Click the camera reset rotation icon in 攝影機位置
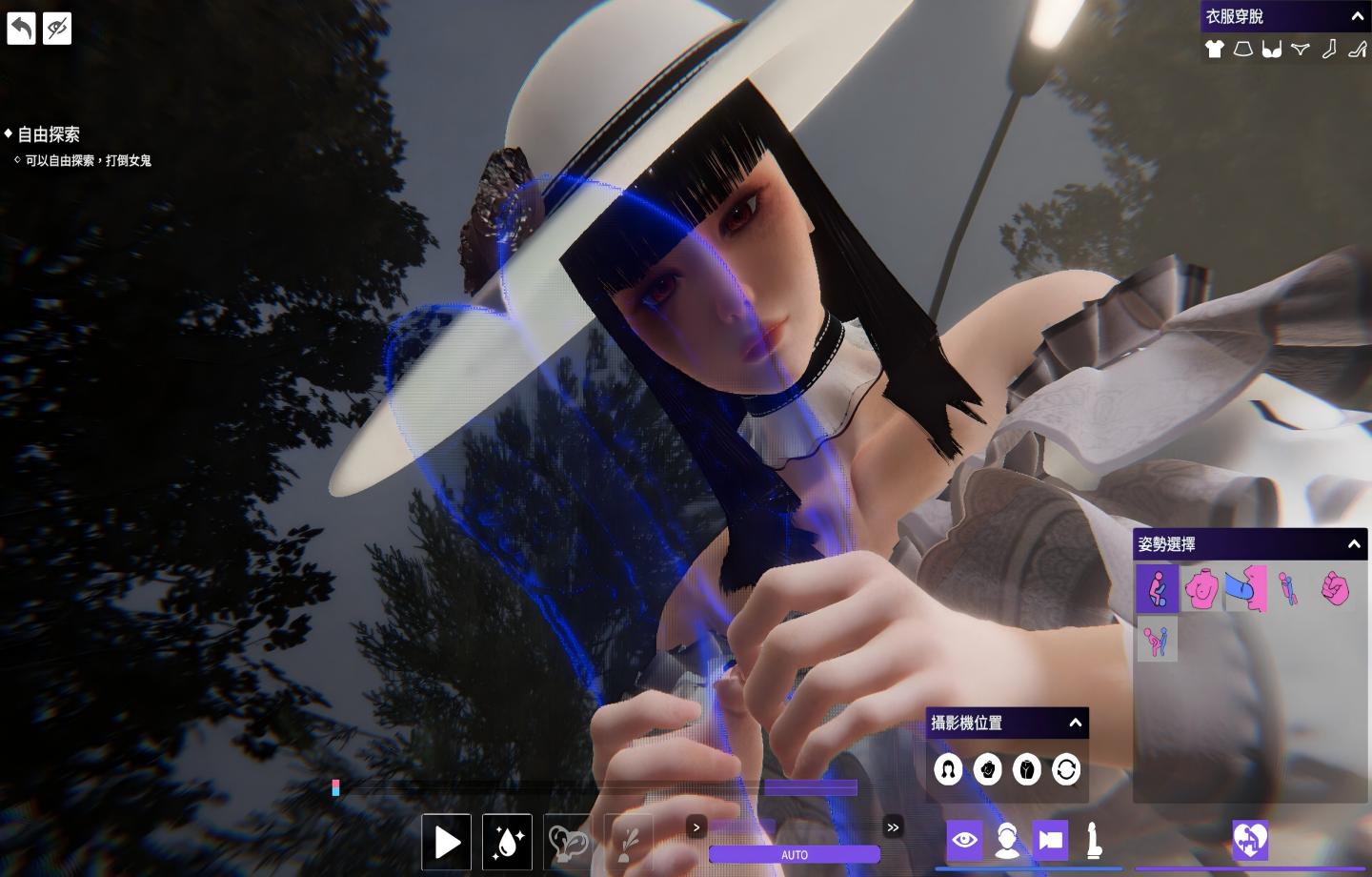1372x877 pixels. [x=1064, y=769]
